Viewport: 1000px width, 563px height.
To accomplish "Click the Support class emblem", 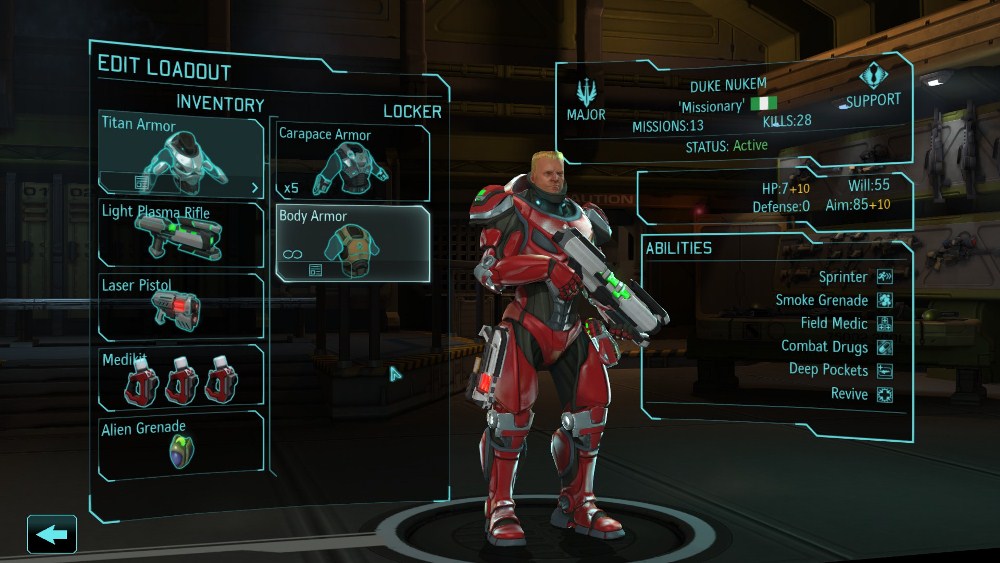I will (x=872, y=78).
